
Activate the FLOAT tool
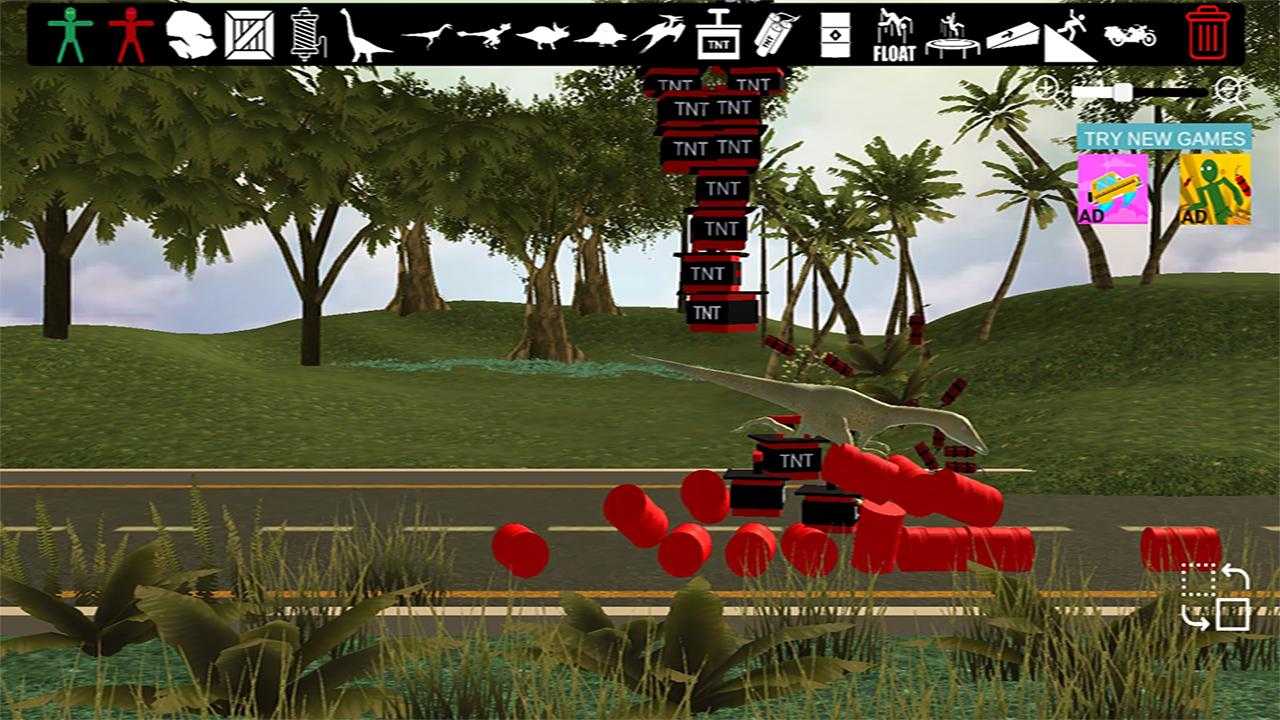tap(893, 35)
